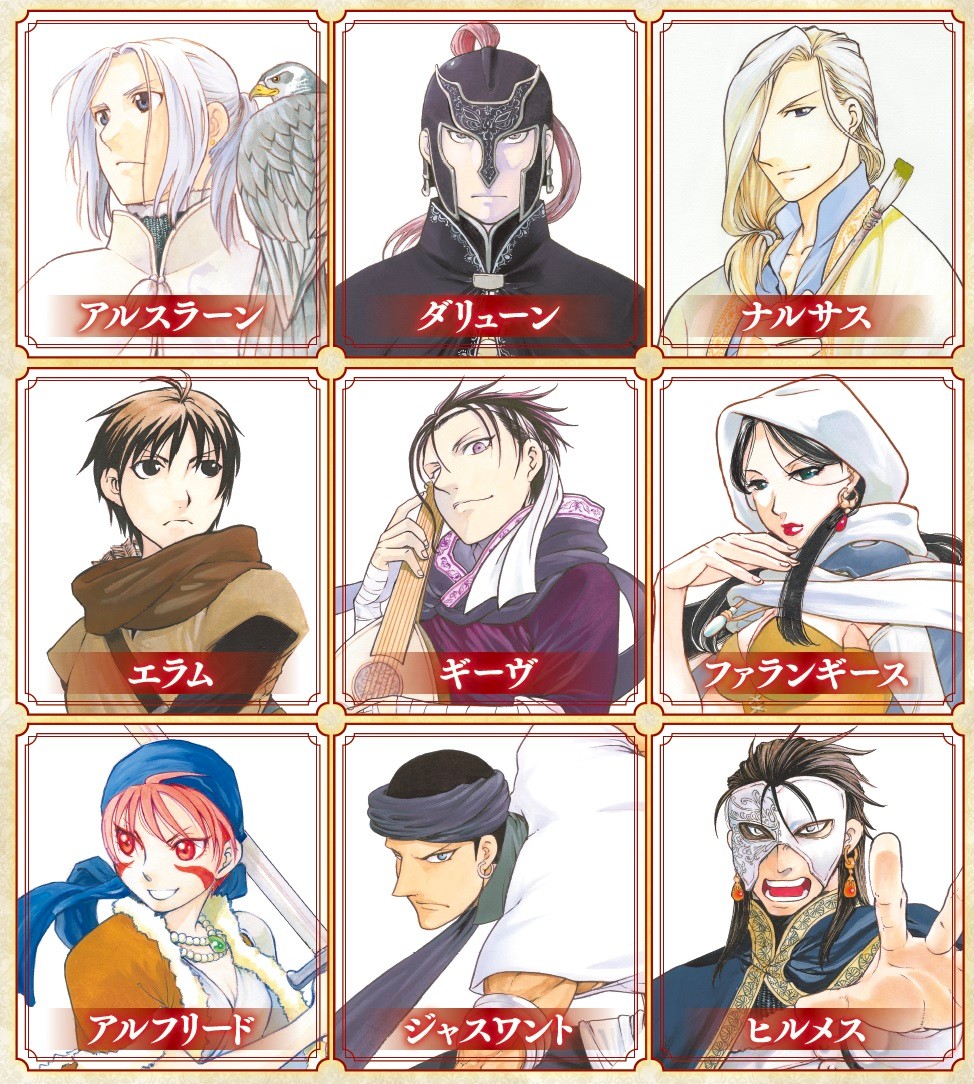The height and width of the screenshot is (1084, 974).
Task: Select the masked ヒルメス (Hilmes) character tile
Action: tap(802, 895)
